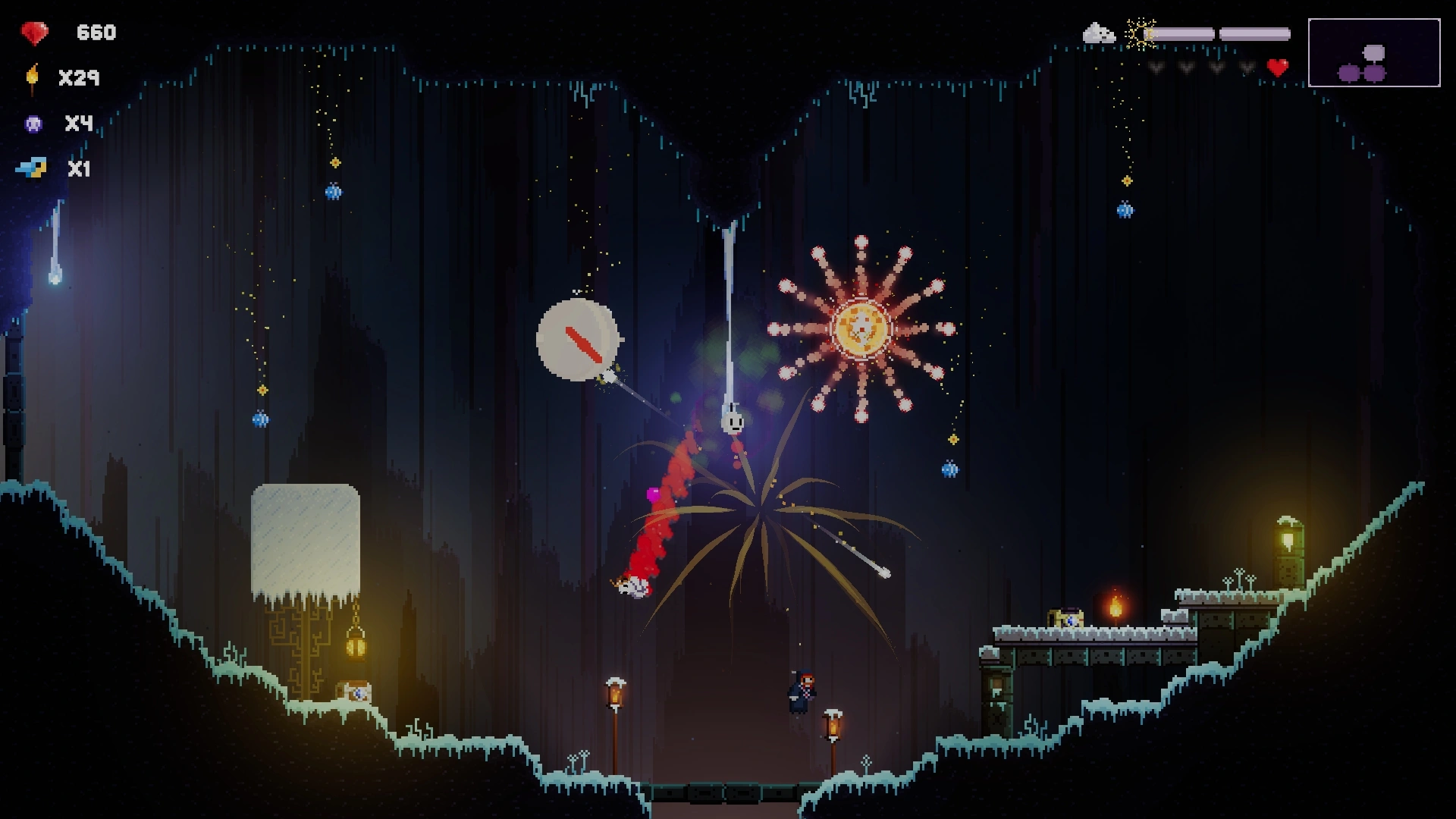Select the red gem currency icon
The image size is (1456, 819).
coord(34,33)
